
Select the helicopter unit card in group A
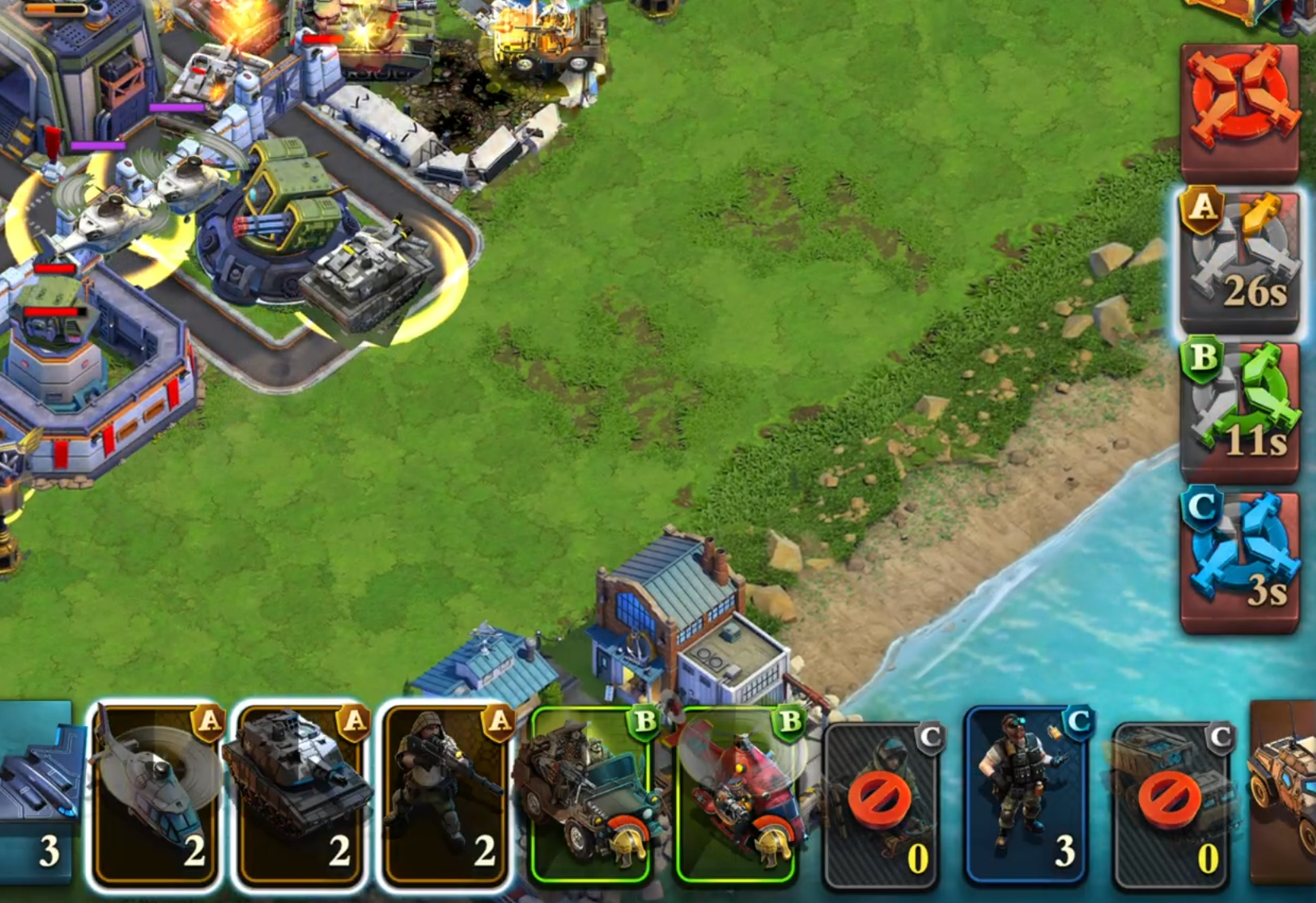pos(154,795)
